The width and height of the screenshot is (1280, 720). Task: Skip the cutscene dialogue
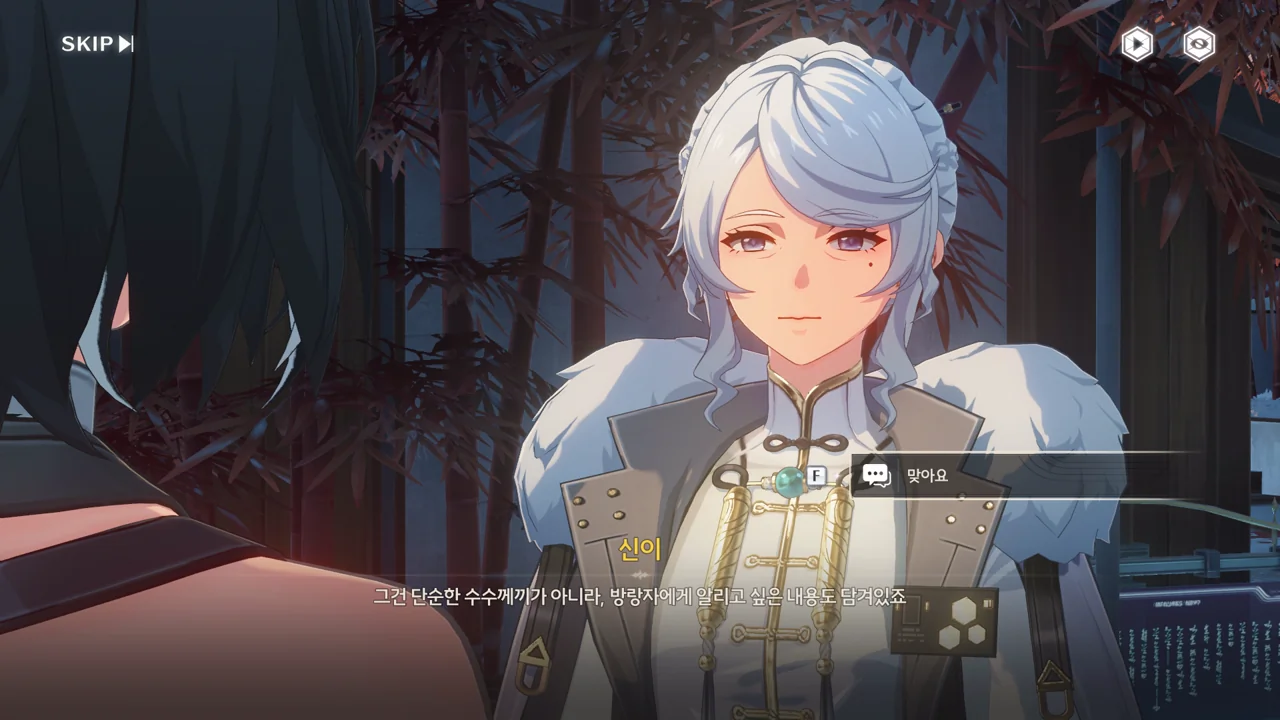click(x=97, y=44)
